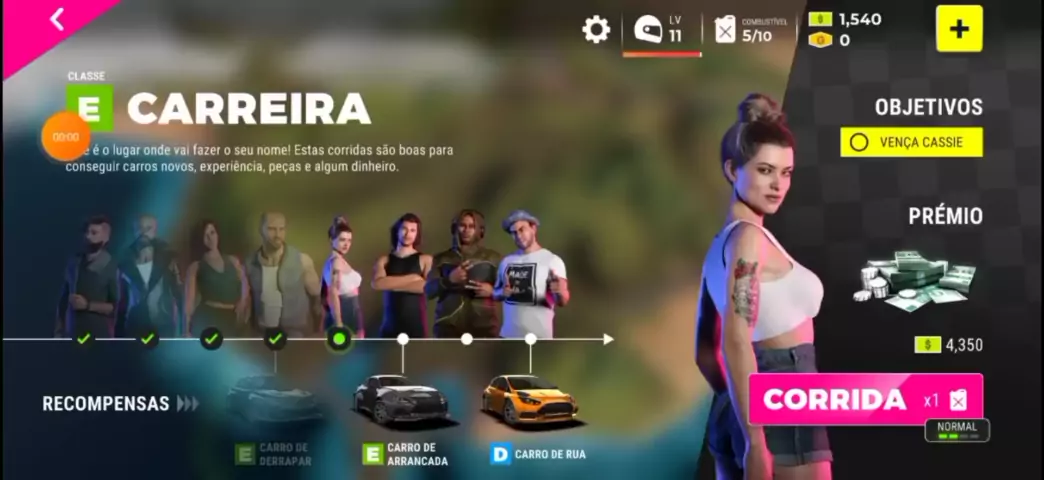Select the current green career node
The image size is (1044, 480).
click(x=339, y=339)
